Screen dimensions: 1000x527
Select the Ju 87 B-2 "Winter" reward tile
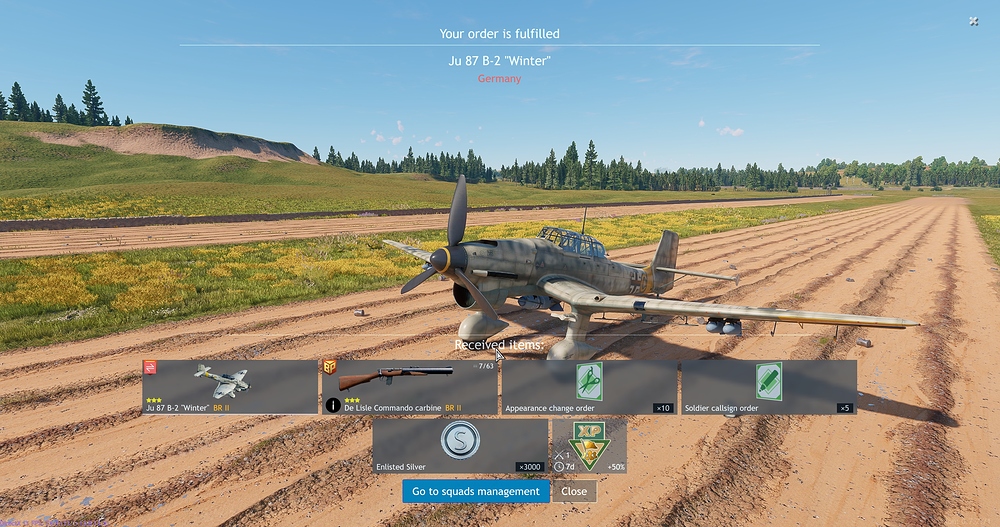click(x=230, y=387)
